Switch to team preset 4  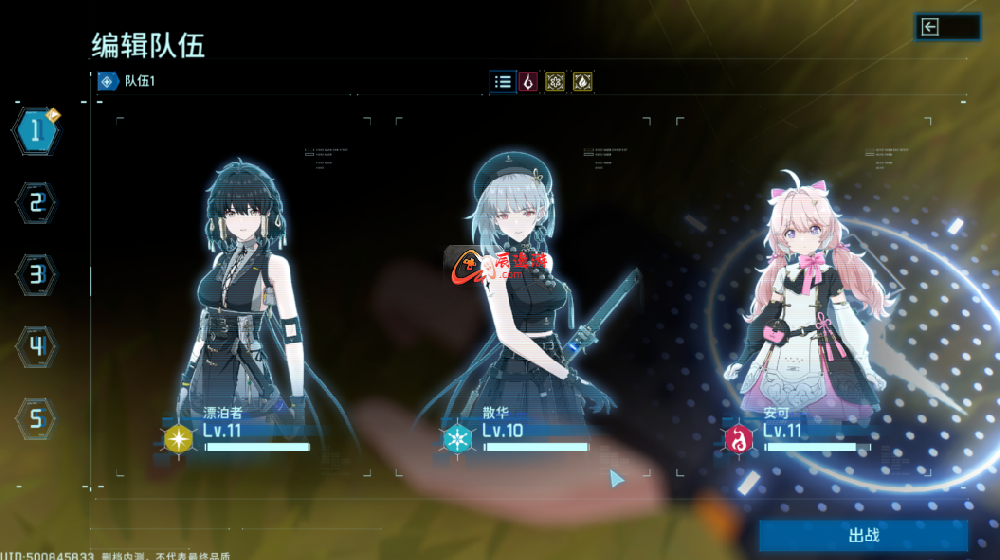click(36, 346)
